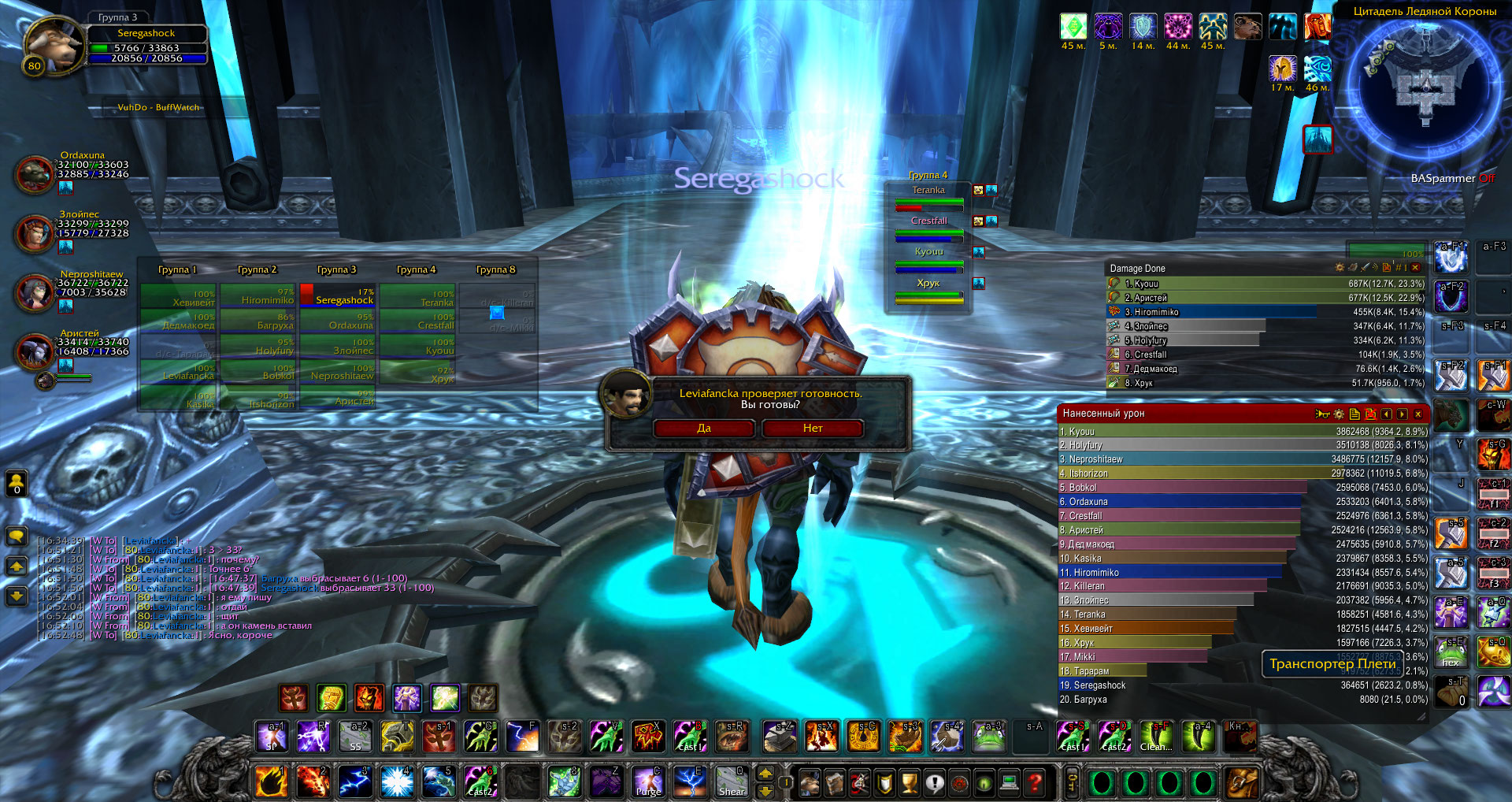Close the Нанесенный урон window

1418,414
